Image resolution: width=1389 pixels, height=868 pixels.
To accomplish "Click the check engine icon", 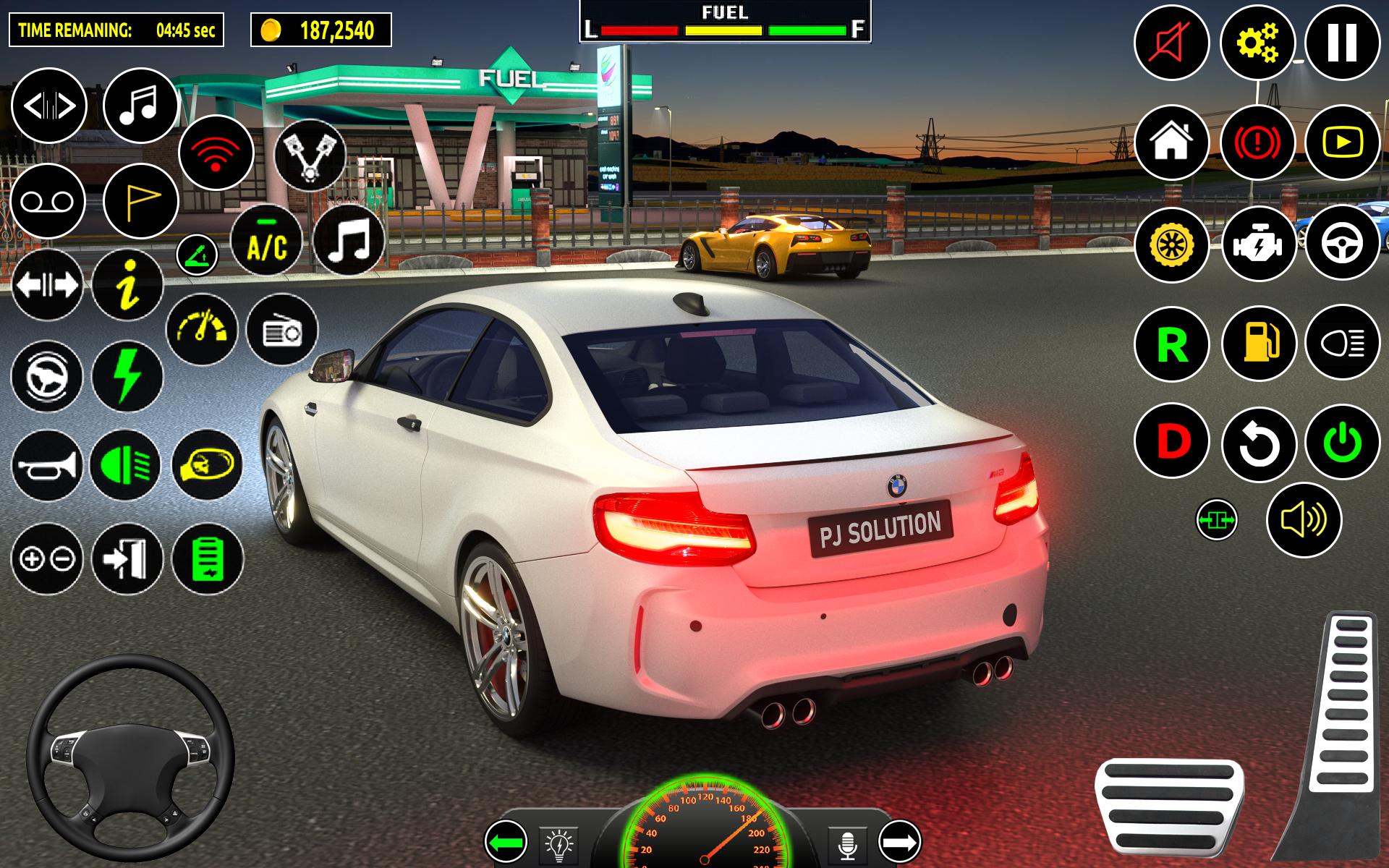I will point(1259,243).
